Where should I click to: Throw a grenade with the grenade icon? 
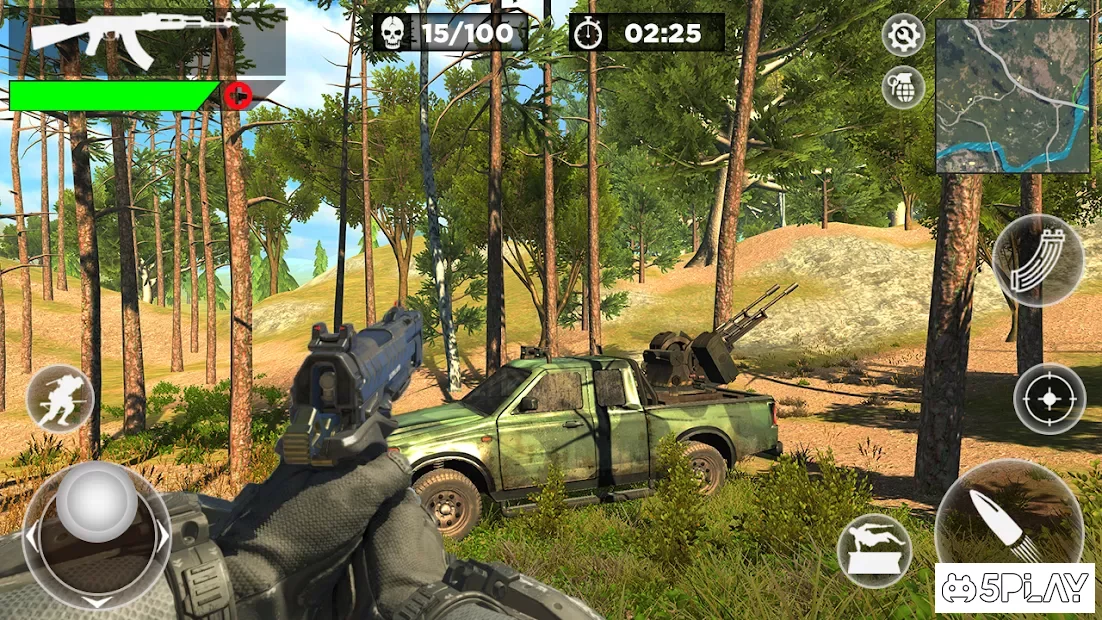[x=903, y=87]
